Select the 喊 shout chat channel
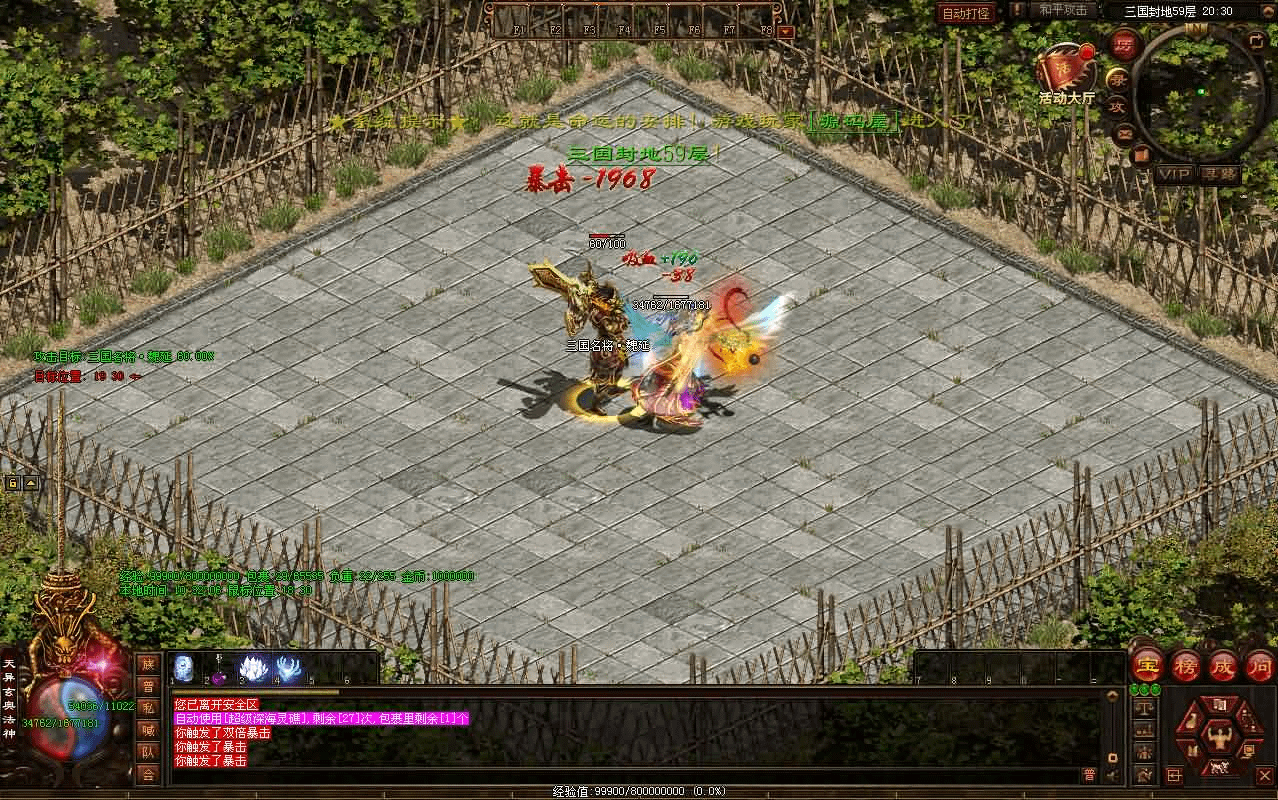The image size is (1278, 800). coord(148,730)
